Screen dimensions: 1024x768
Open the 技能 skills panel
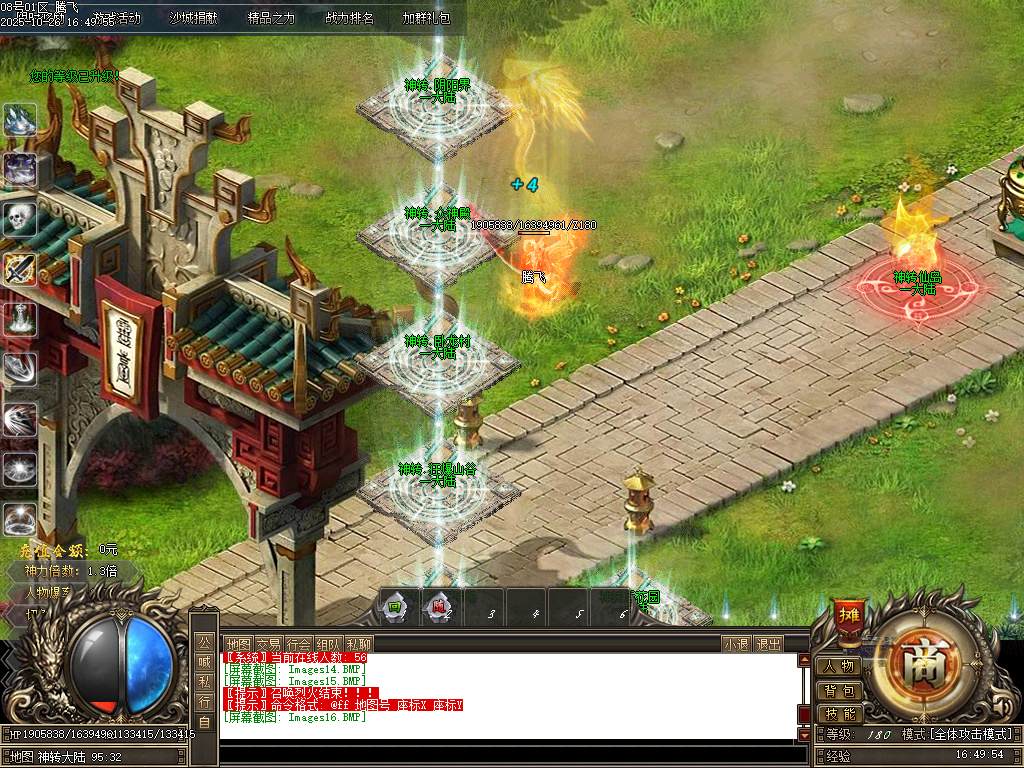(838, 714)
